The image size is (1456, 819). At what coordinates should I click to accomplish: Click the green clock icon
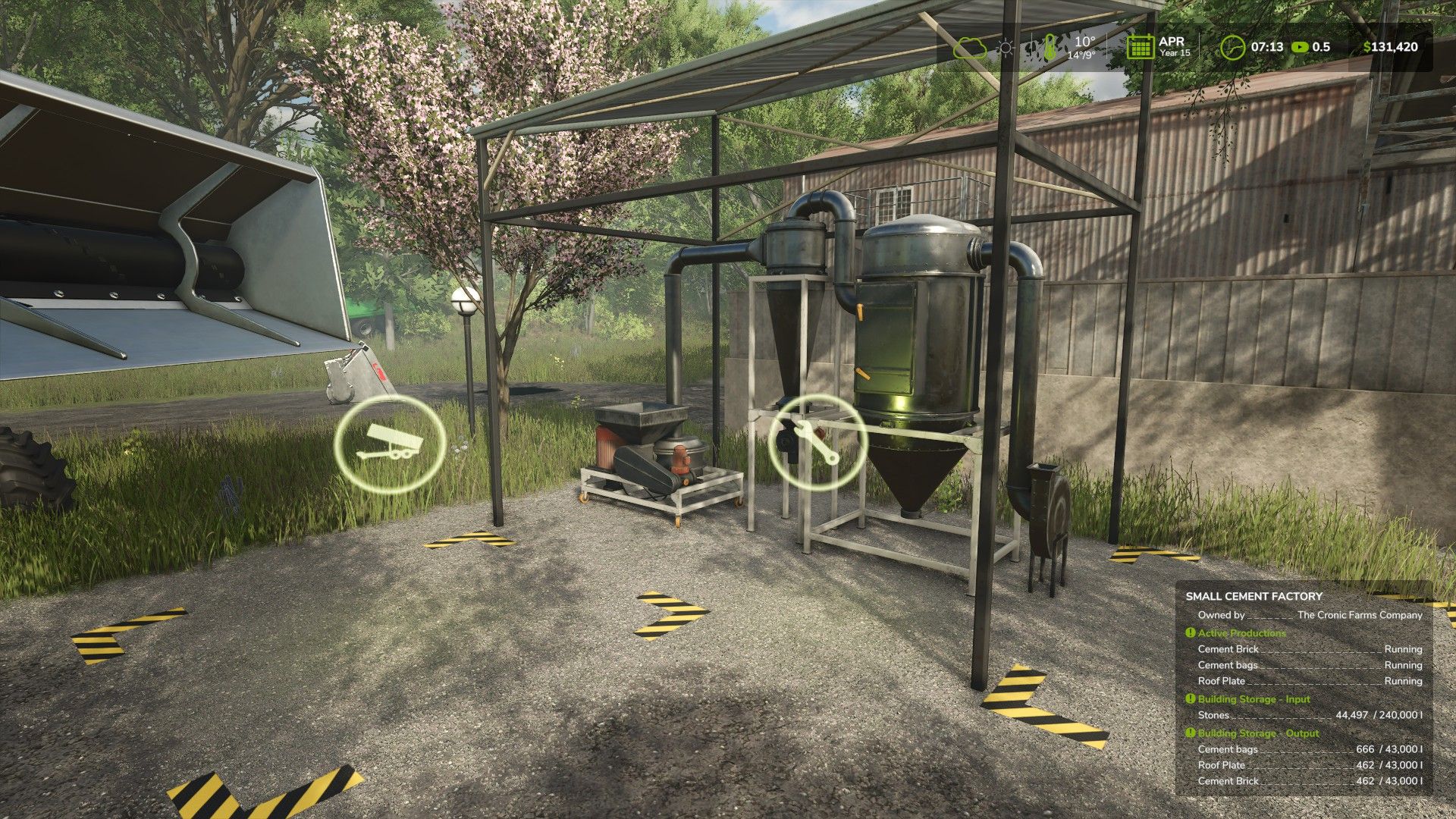(1232, 47)
